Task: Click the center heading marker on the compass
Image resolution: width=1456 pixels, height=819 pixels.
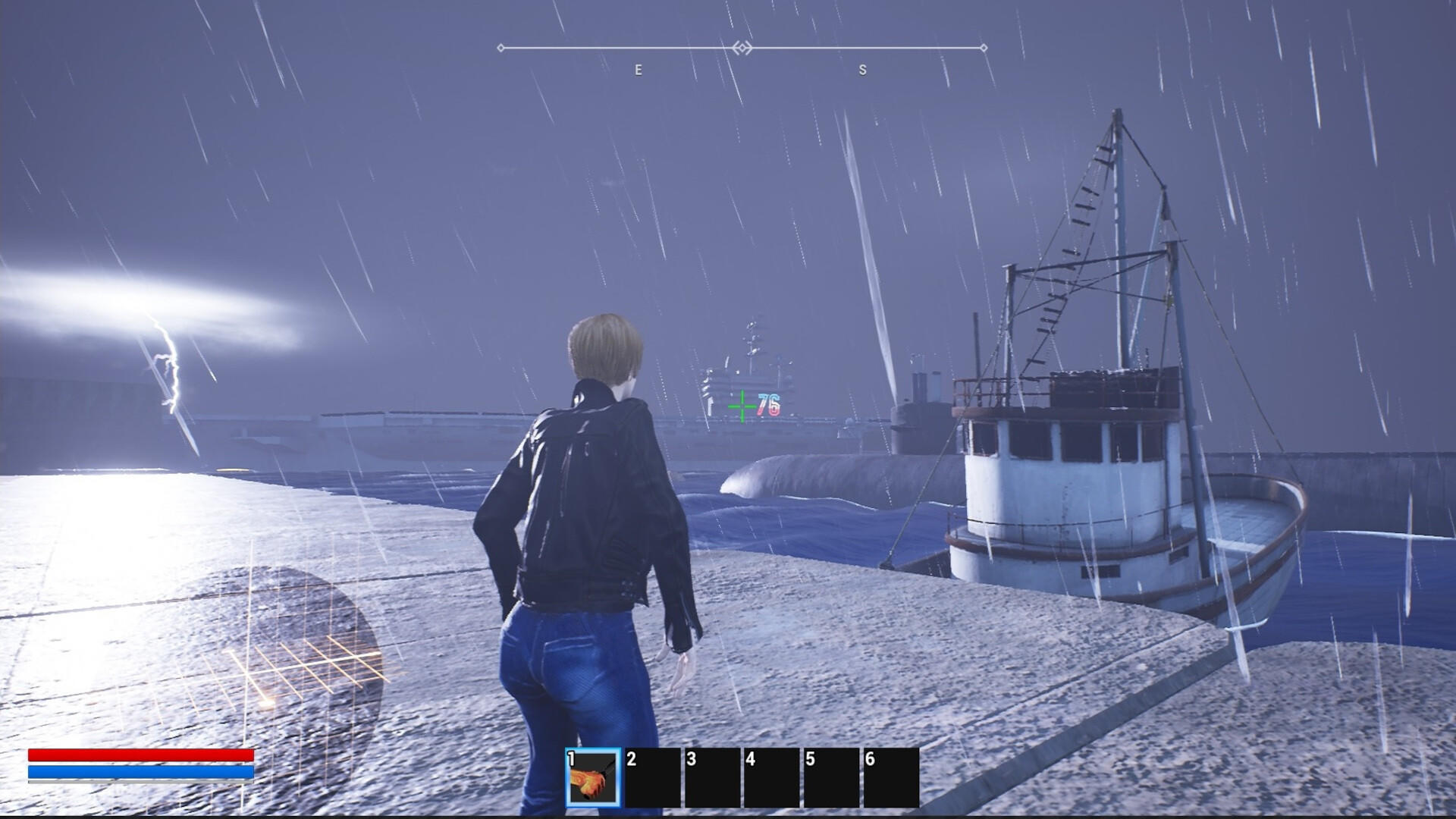Action: (x=742, y=47)
